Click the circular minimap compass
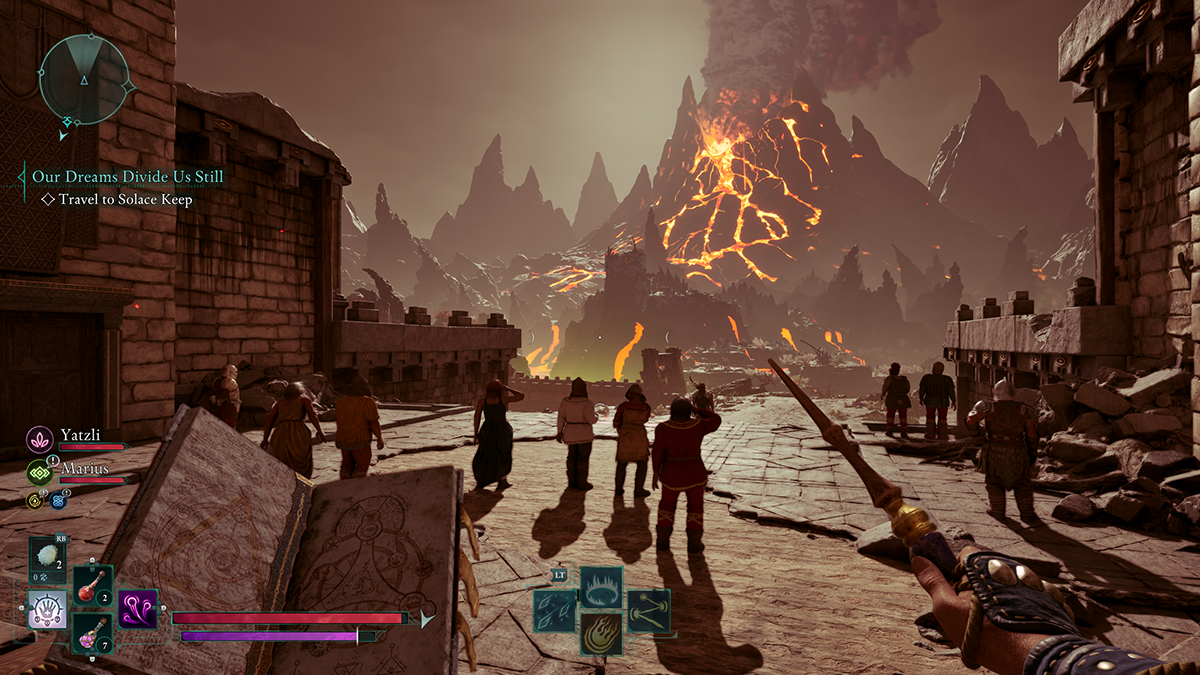Image resolution: width=1200 pixels, height=675 pixels. tap(84, 79)
